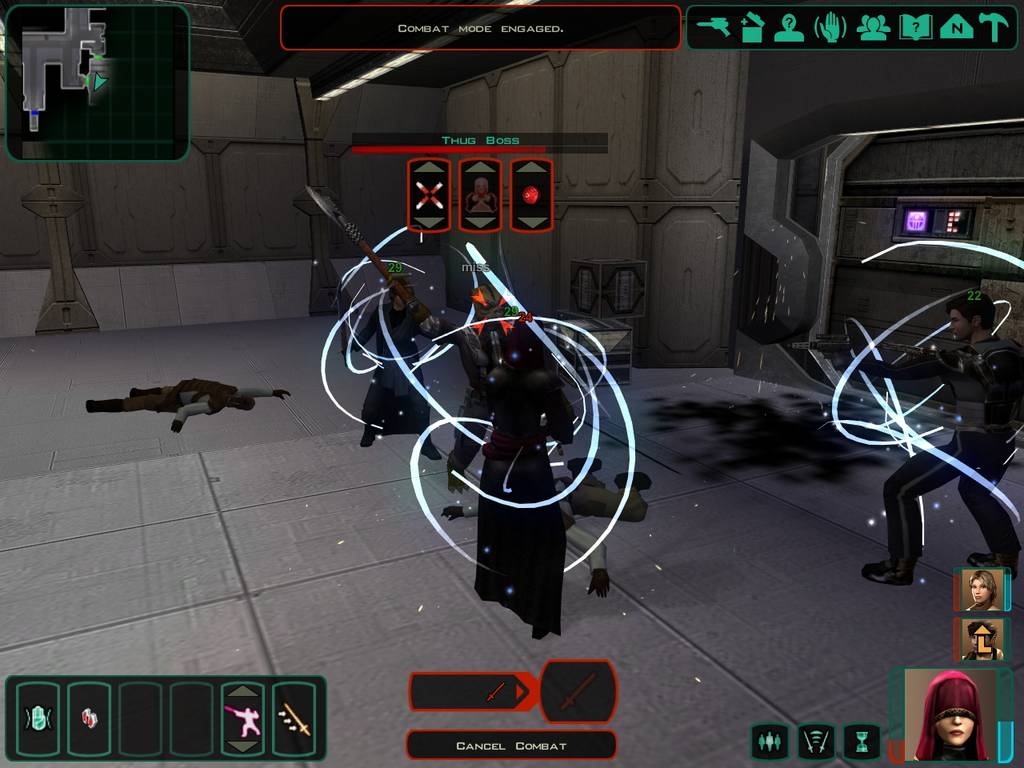Open the area map icon

[x=956, y=28]
